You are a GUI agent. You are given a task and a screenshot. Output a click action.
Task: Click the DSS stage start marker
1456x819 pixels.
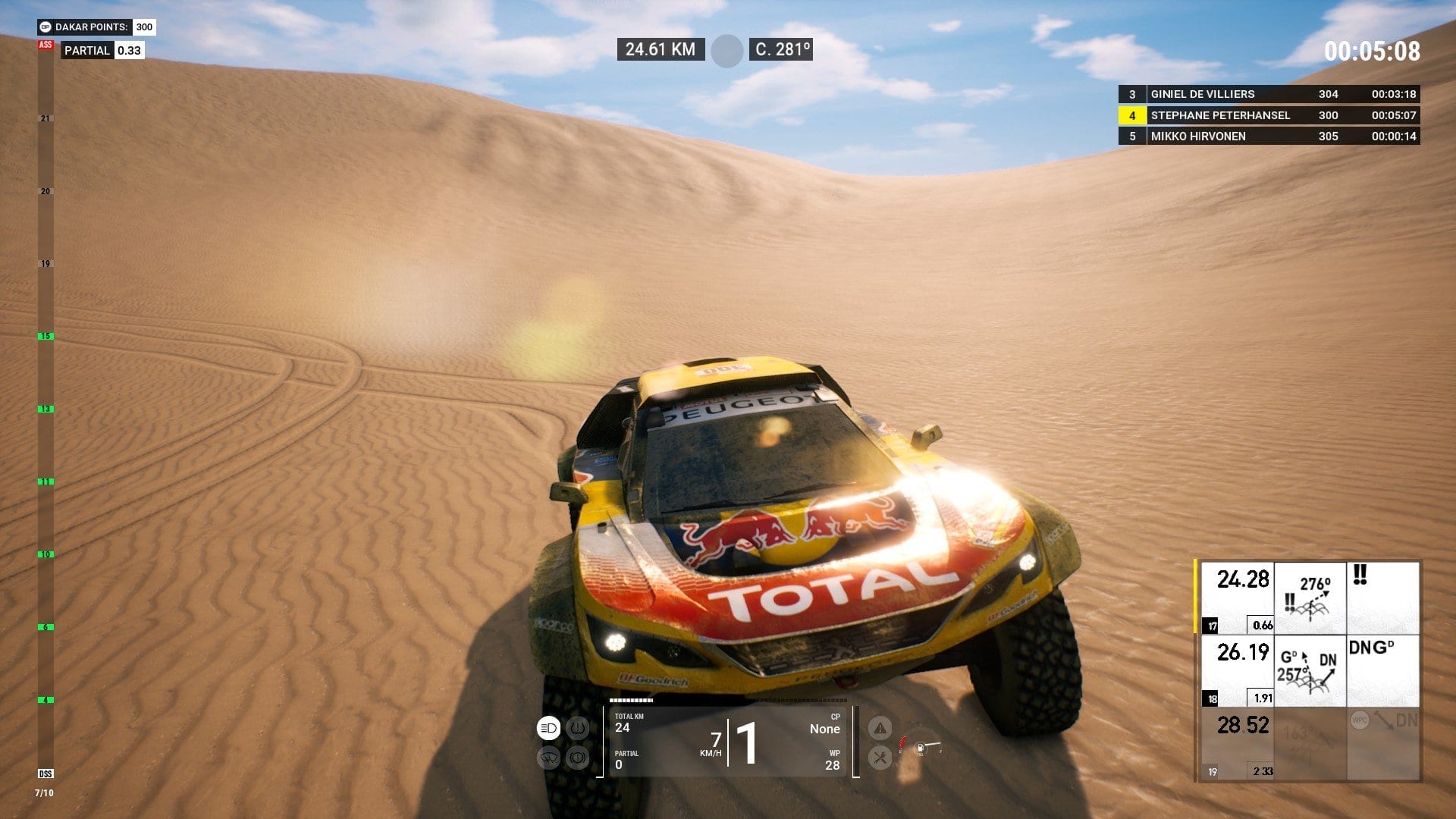pos(45,773)
